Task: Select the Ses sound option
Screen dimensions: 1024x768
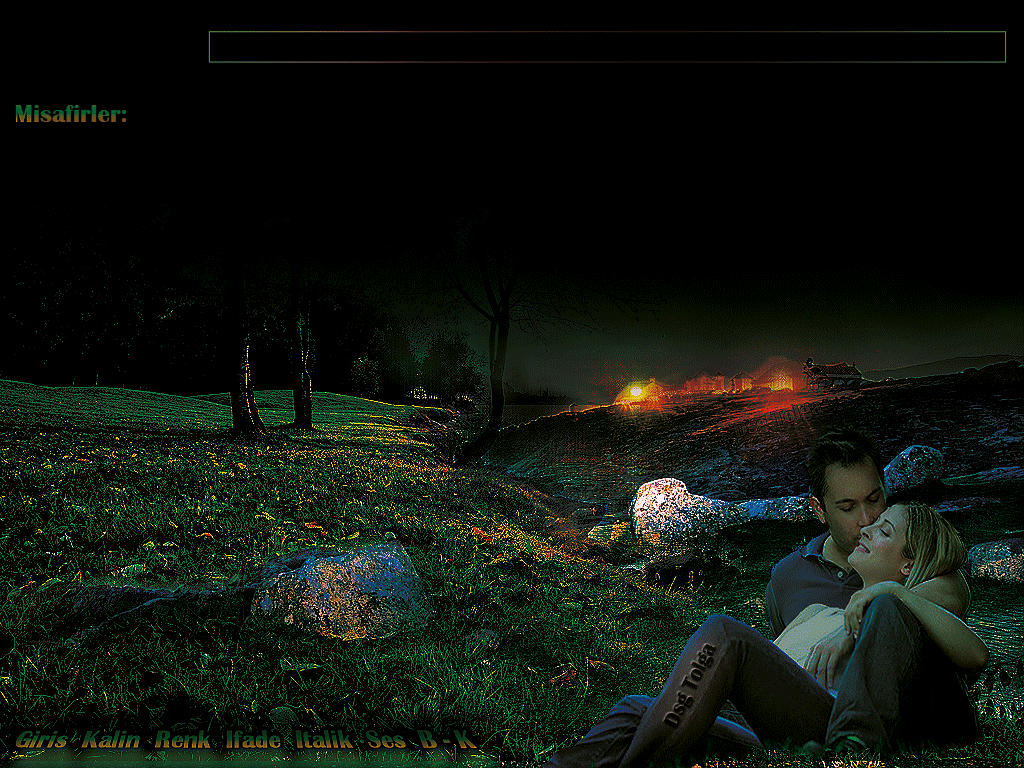Action: 386,741
